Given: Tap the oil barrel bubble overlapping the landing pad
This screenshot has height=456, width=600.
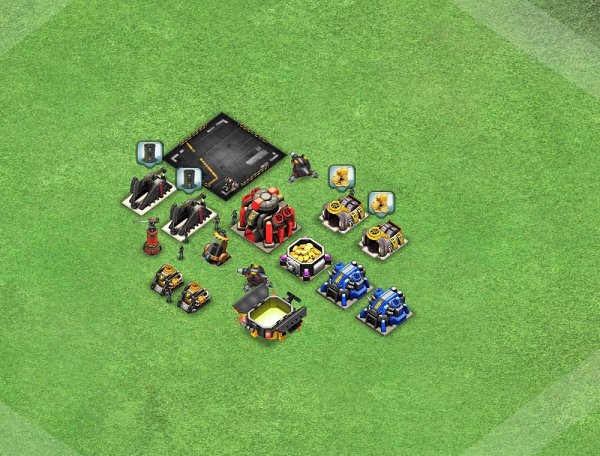Looking at the screenshot, I should pyautogui.click(x=189, y=179).
